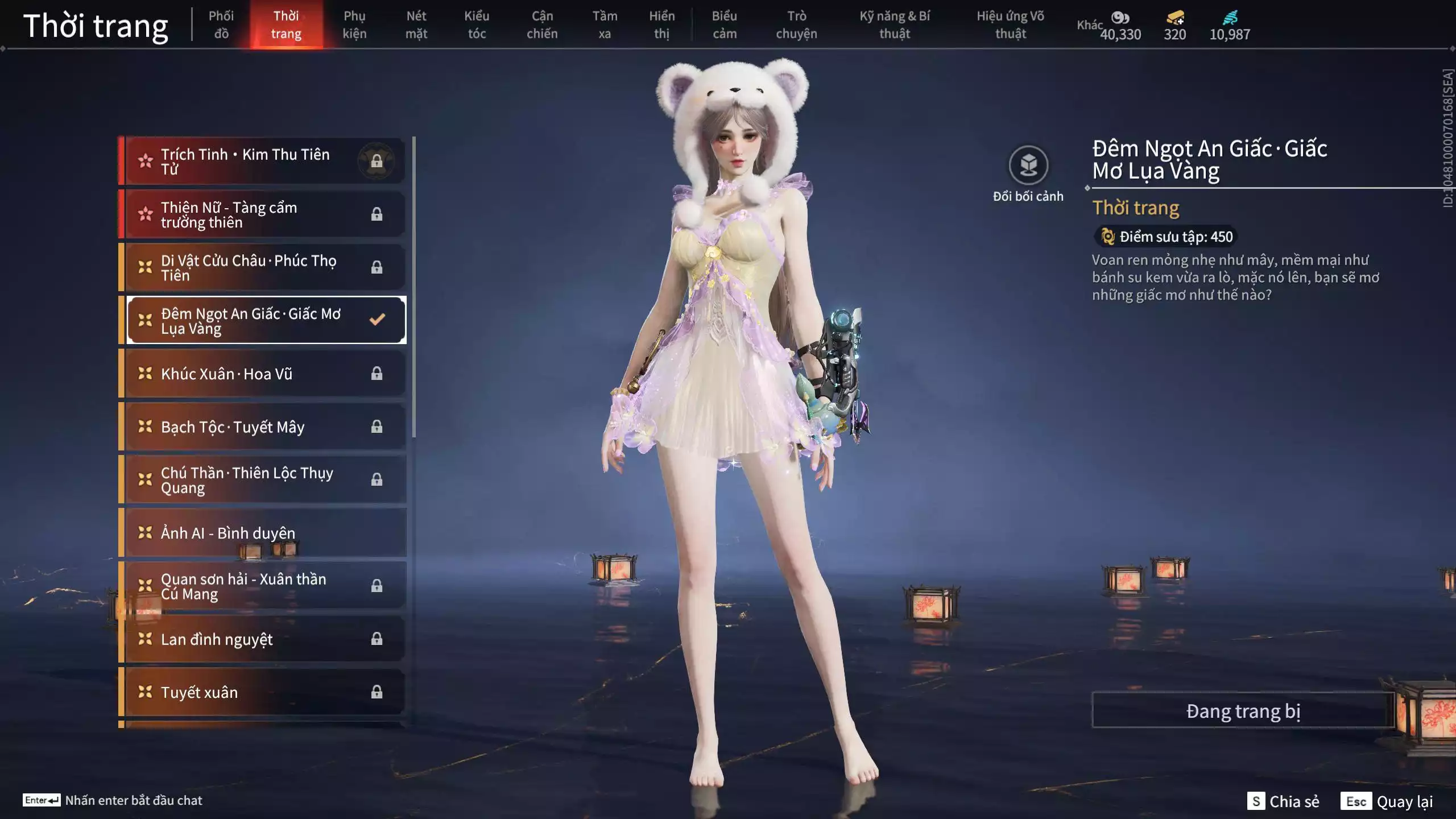
Task: Switch to the Tầm xa tab
Action: [x=605, y=25]
